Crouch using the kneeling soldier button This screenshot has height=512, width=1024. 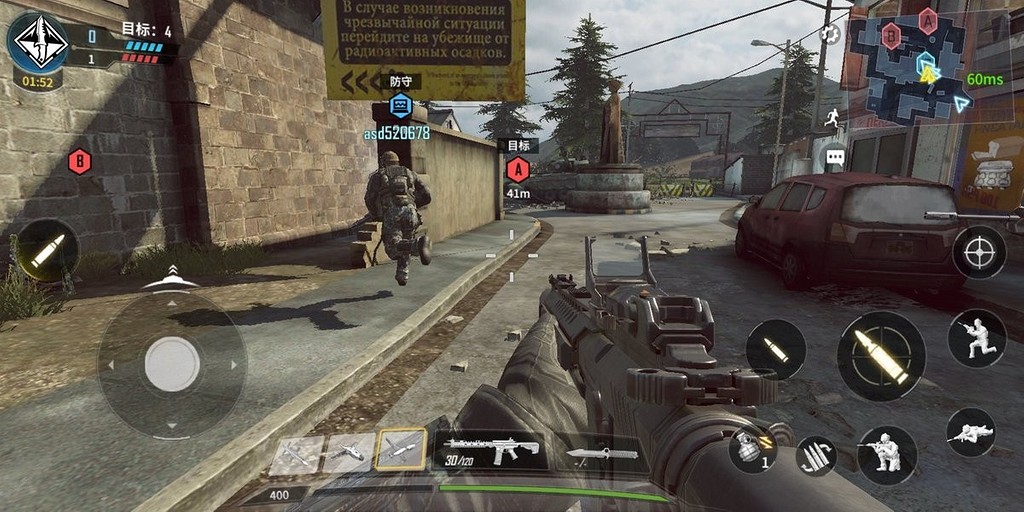click(887, 455)
